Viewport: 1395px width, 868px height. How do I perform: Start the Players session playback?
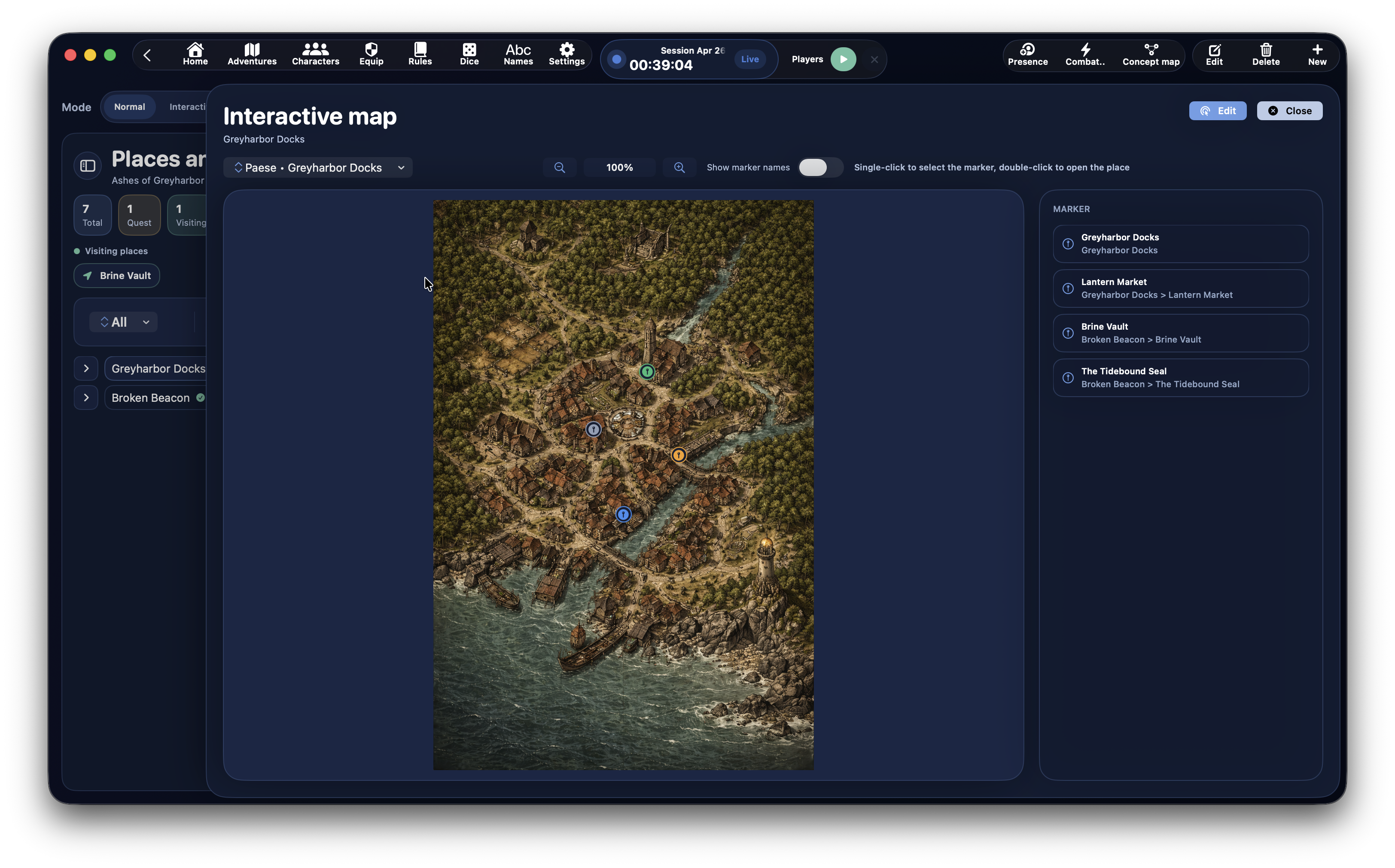click(843, 58)
